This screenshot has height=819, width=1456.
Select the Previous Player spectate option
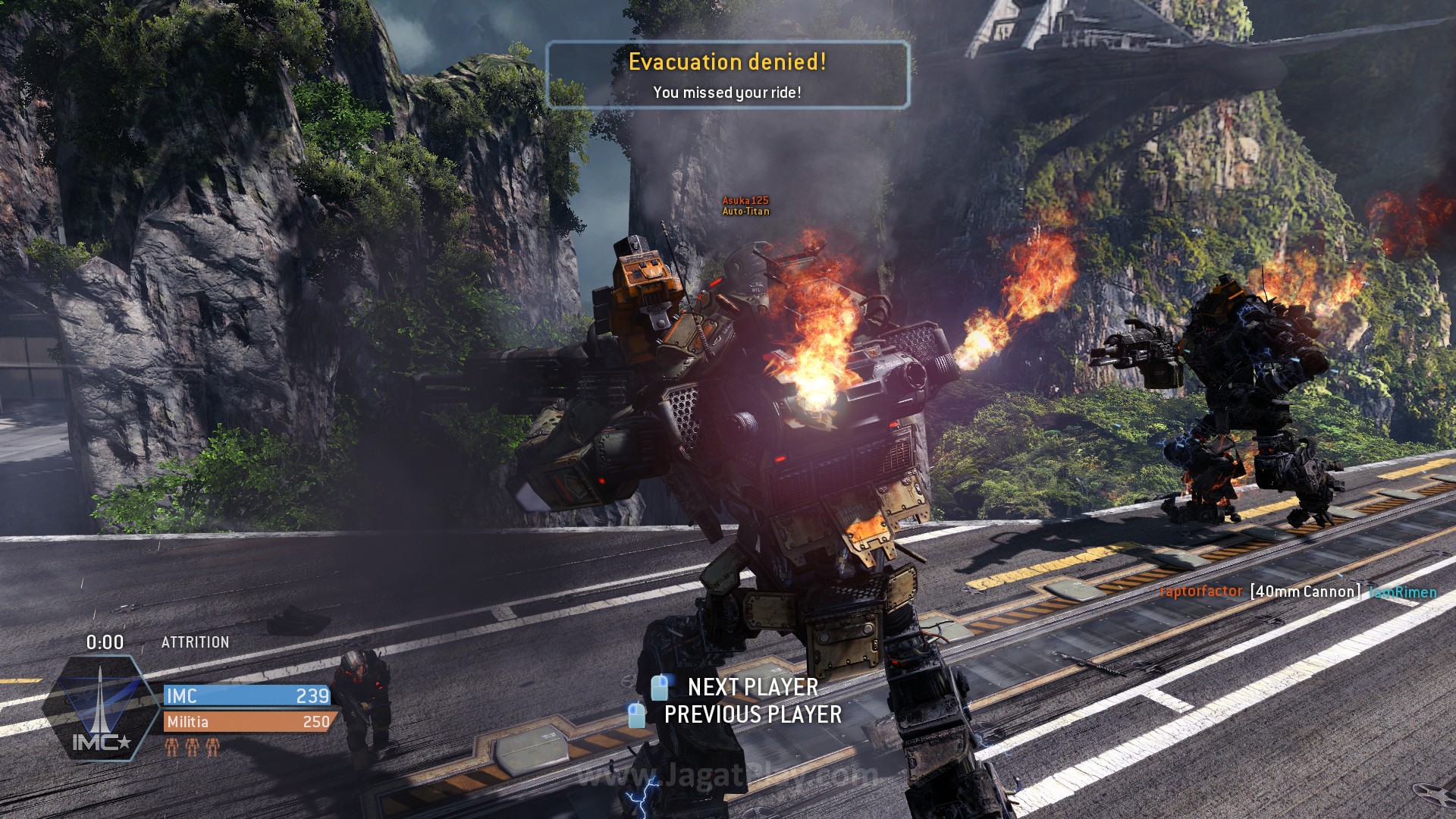click(x=752, y=714)
